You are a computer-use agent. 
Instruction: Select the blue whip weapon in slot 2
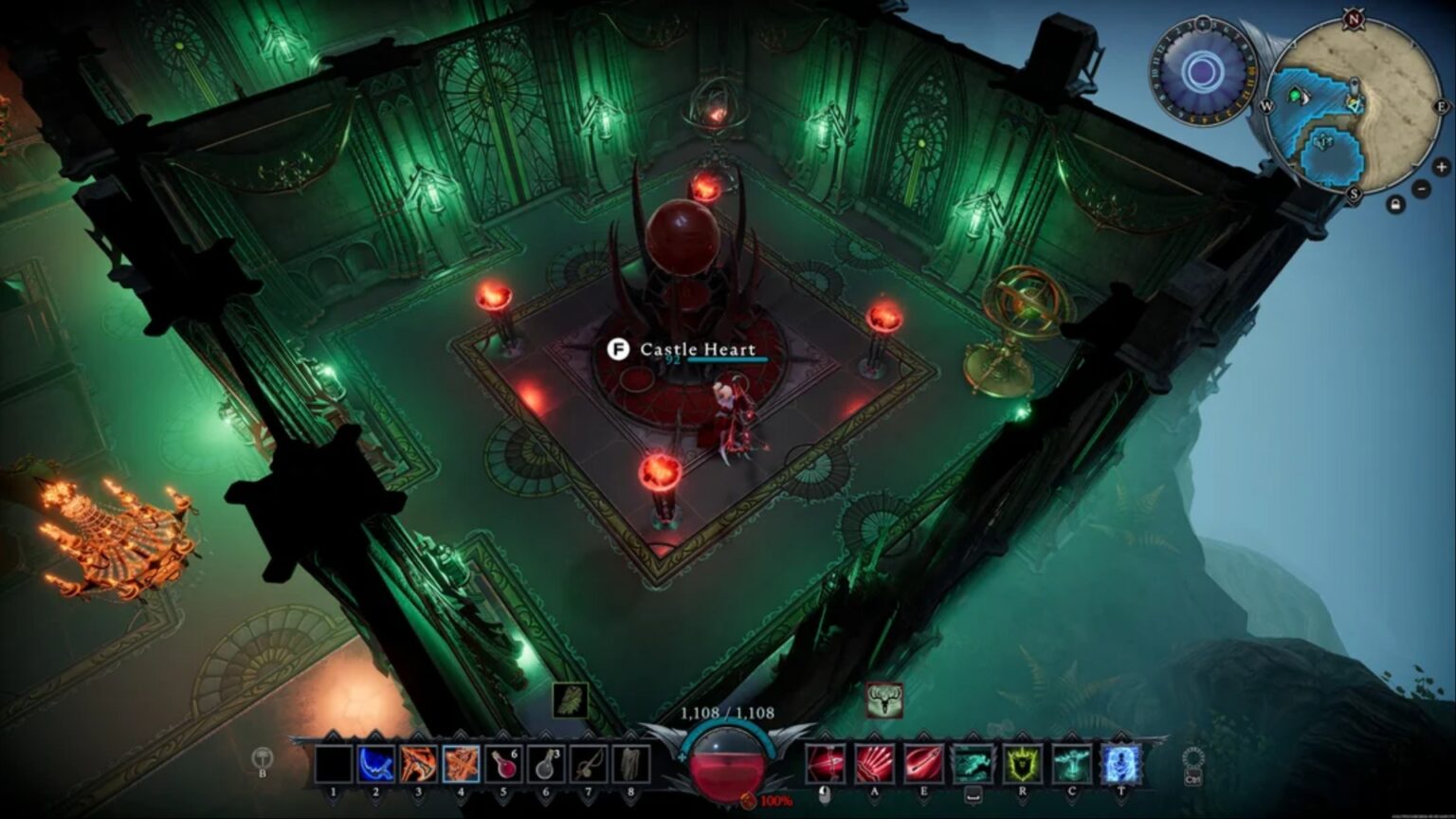375,763
